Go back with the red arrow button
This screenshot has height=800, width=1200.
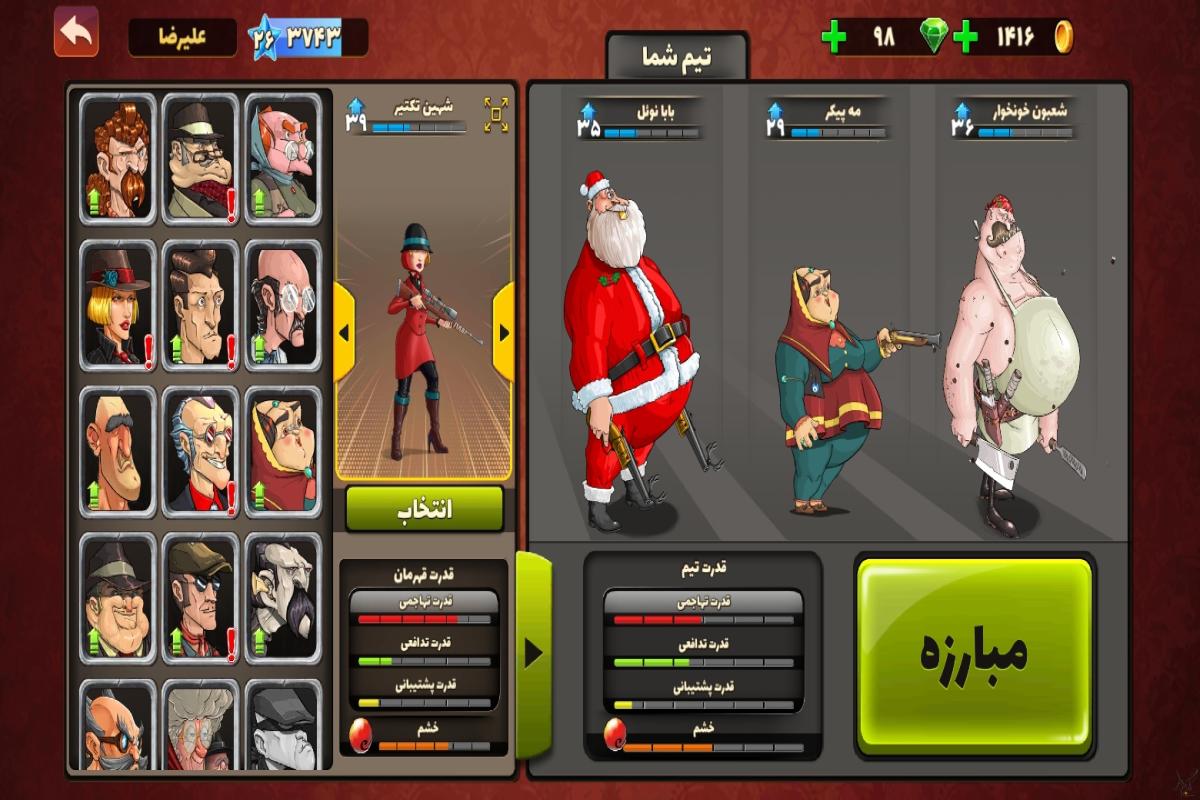point(76,32)
